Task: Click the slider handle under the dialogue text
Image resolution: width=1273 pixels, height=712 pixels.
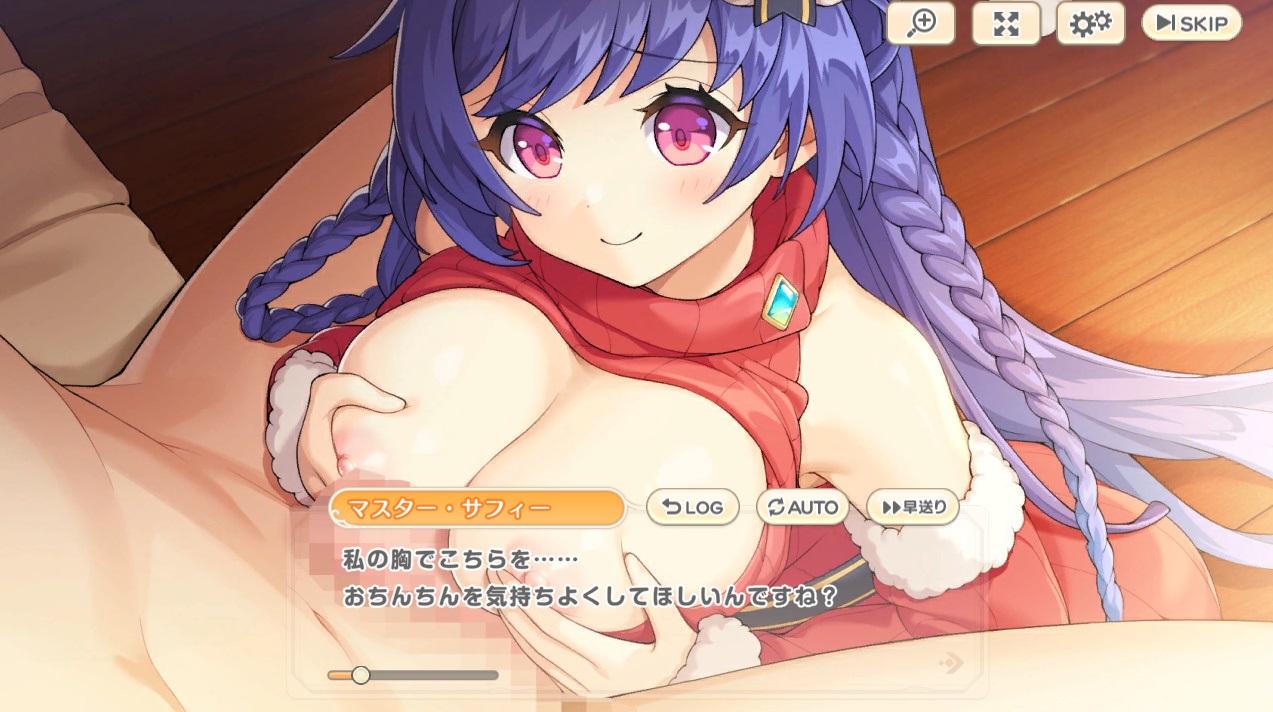Action: (361, 675)
